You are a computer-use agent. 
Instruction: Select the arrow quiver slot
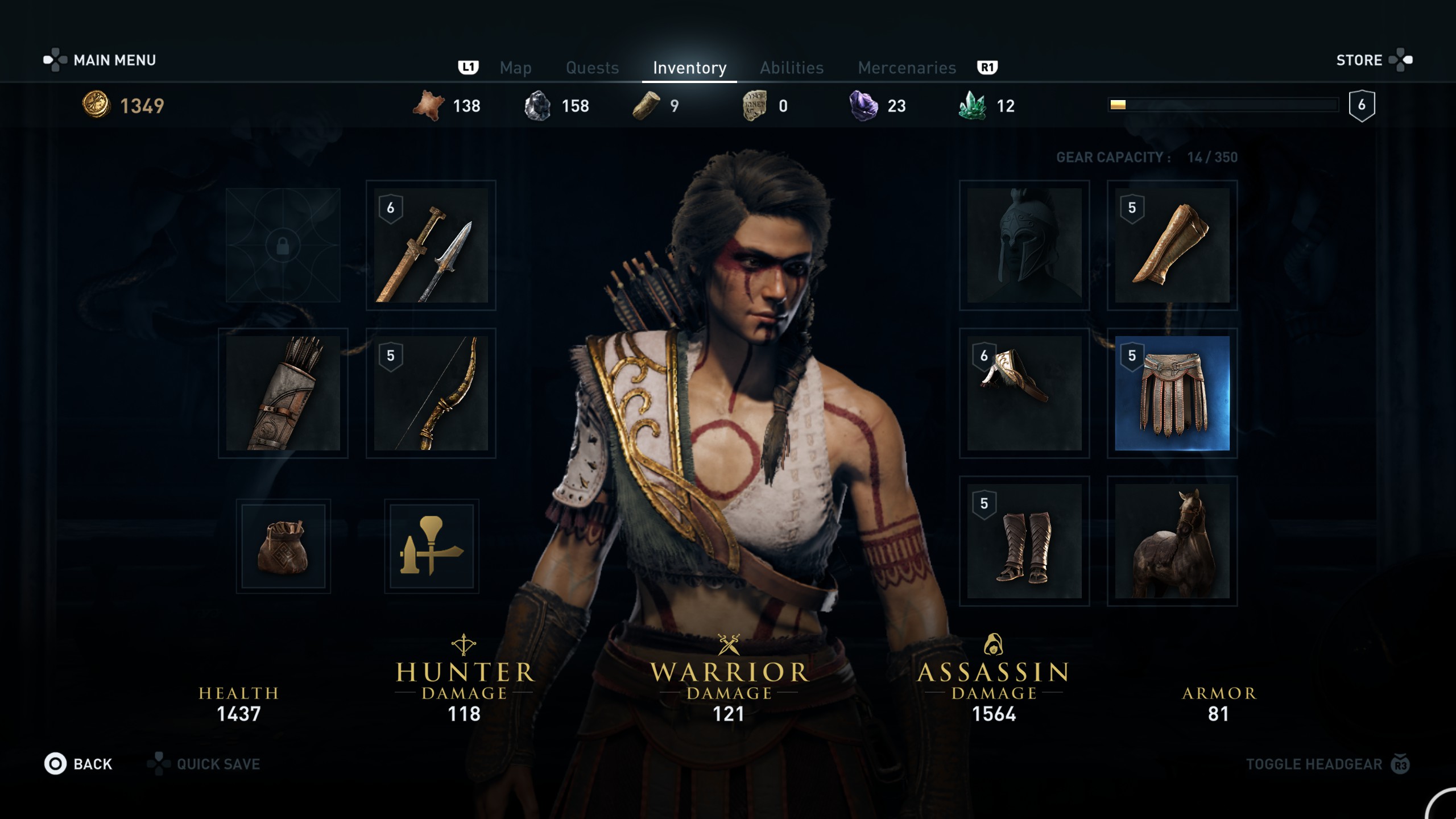click(x=283, y=393)
